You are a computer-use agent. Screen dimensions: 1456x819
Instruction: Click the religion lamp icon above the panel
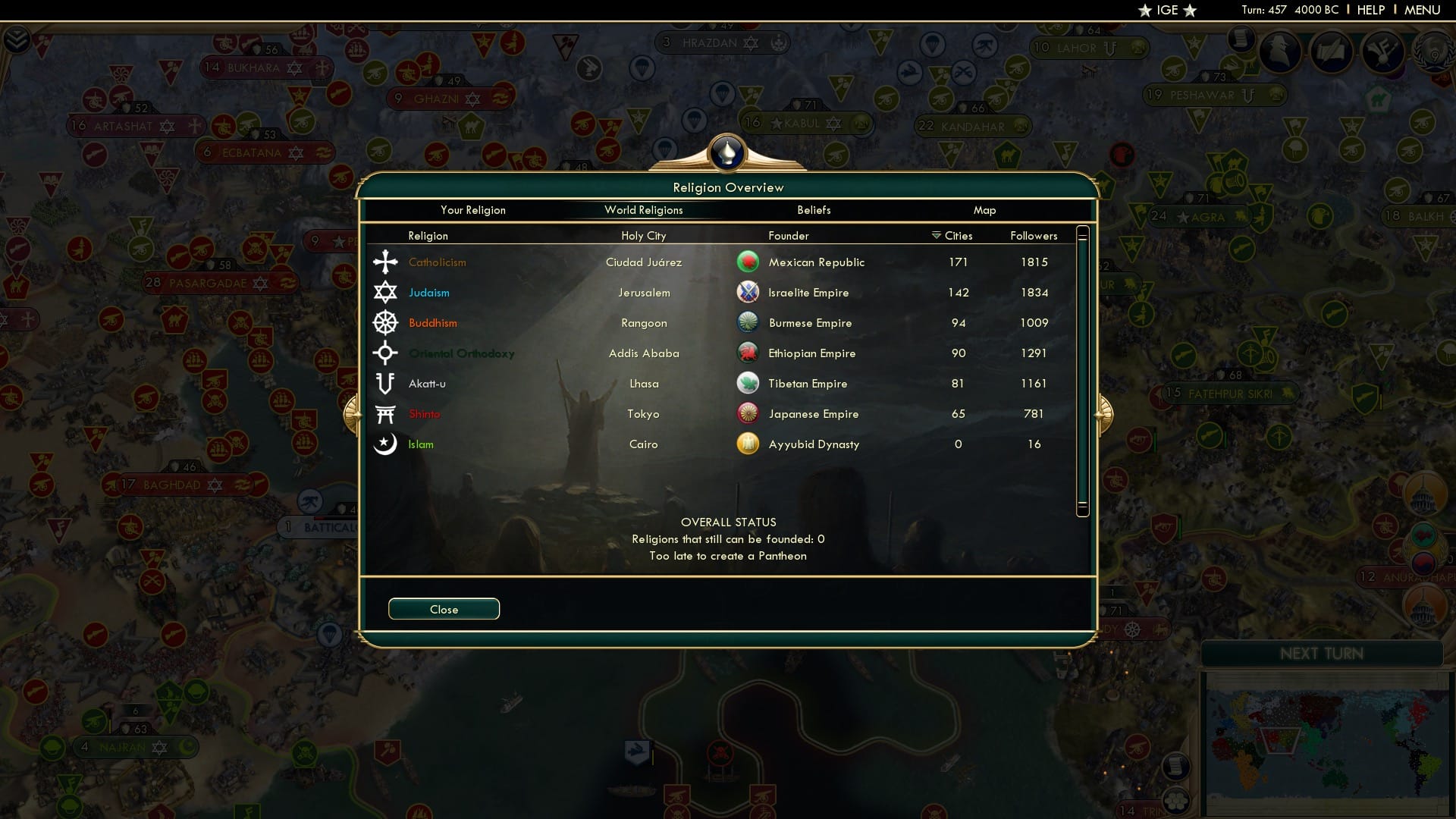[x=726, y=152]
